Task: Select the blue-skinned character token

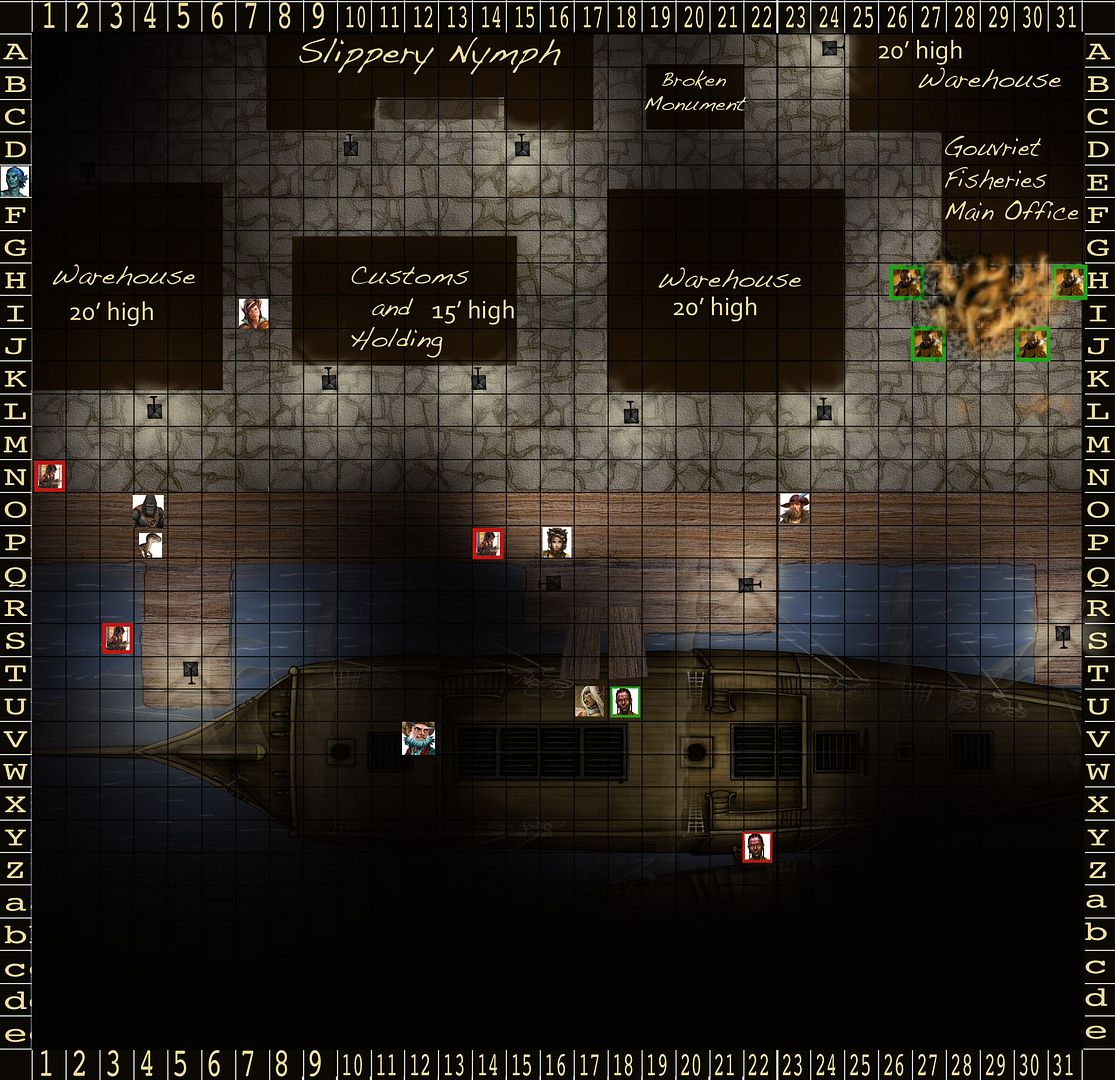Action: 14,181
